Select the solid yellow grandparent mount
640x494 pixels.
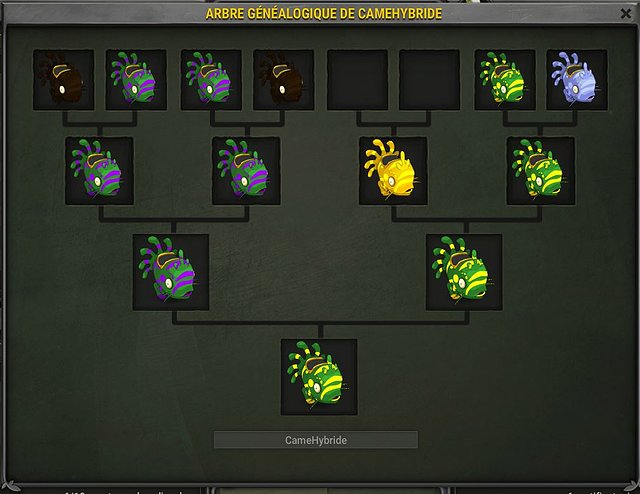click(393, 171)
